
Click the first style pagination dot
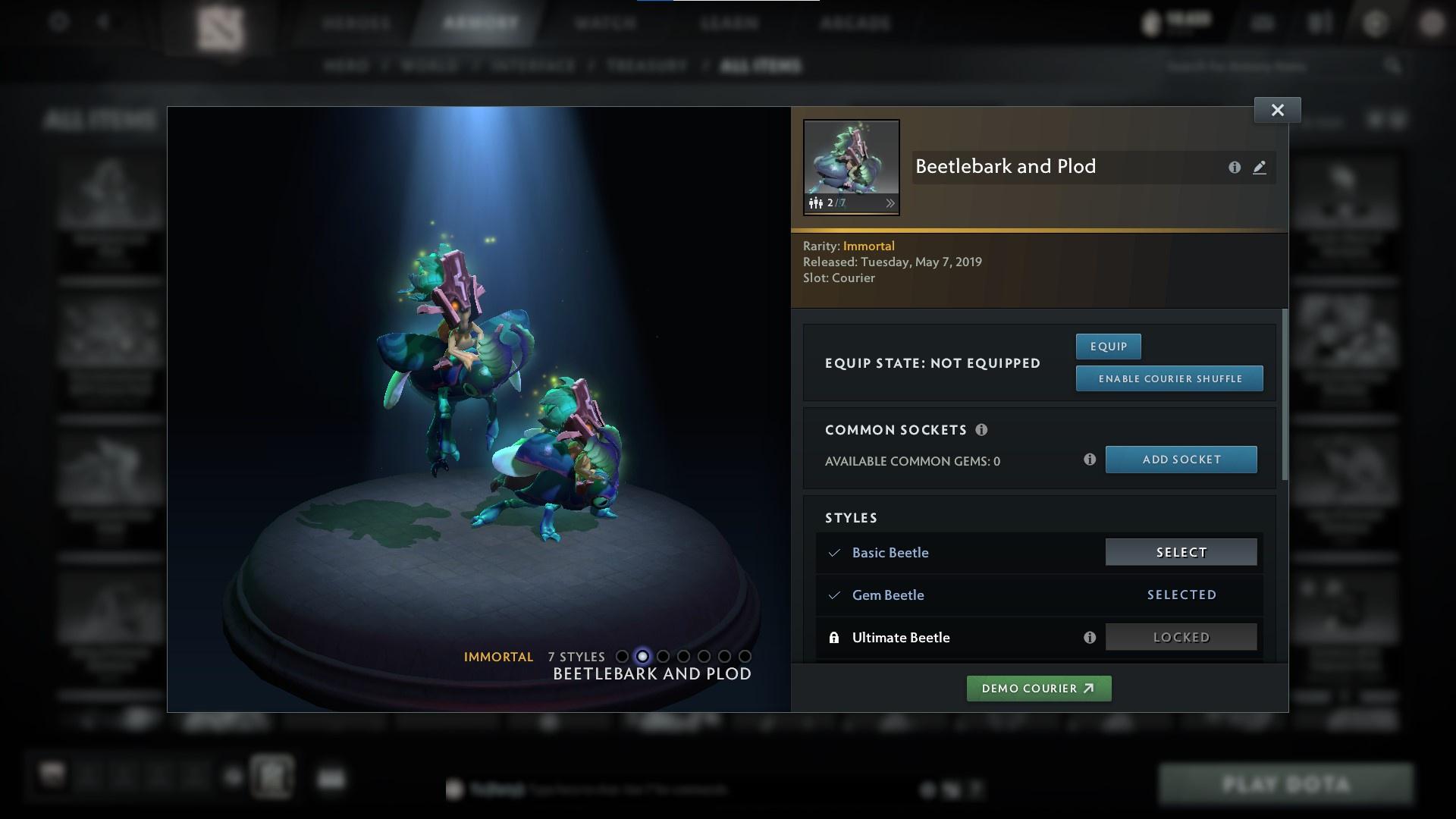623,657
